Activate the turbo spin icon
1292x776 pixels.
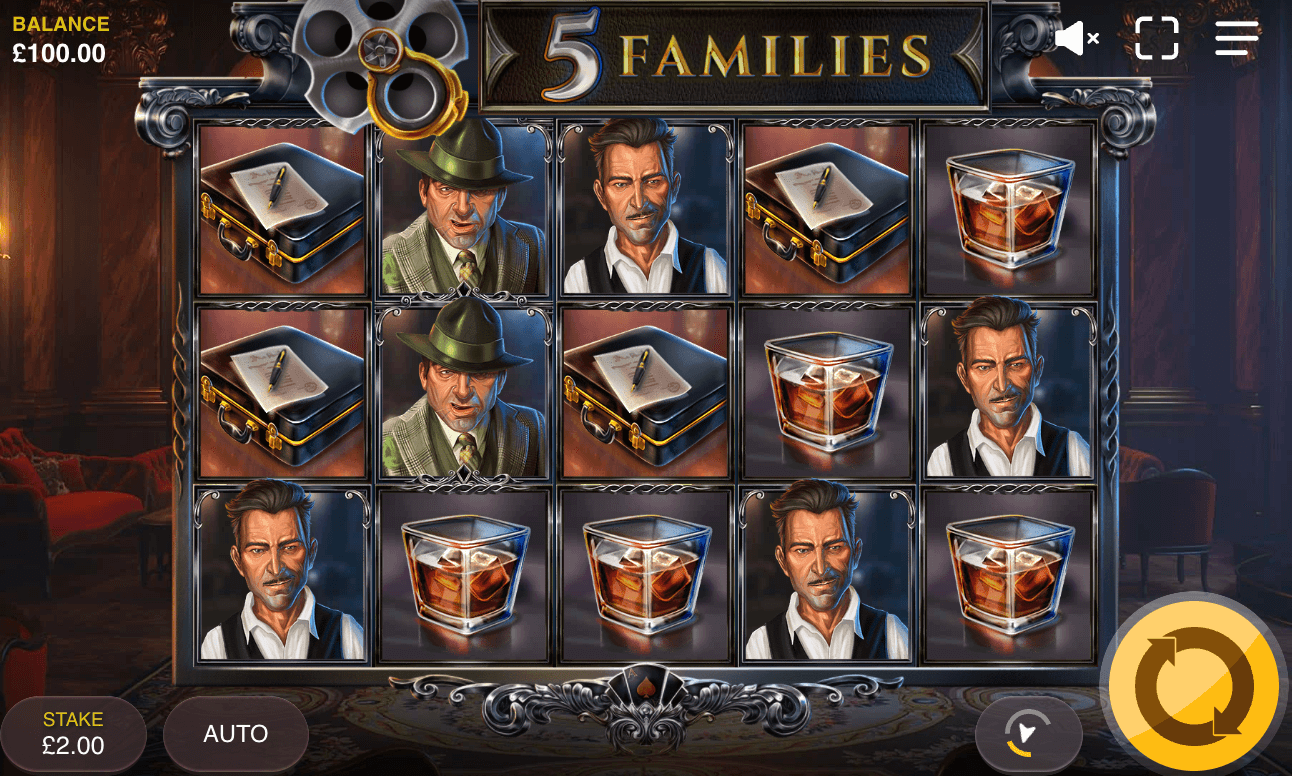[1031, 733]
